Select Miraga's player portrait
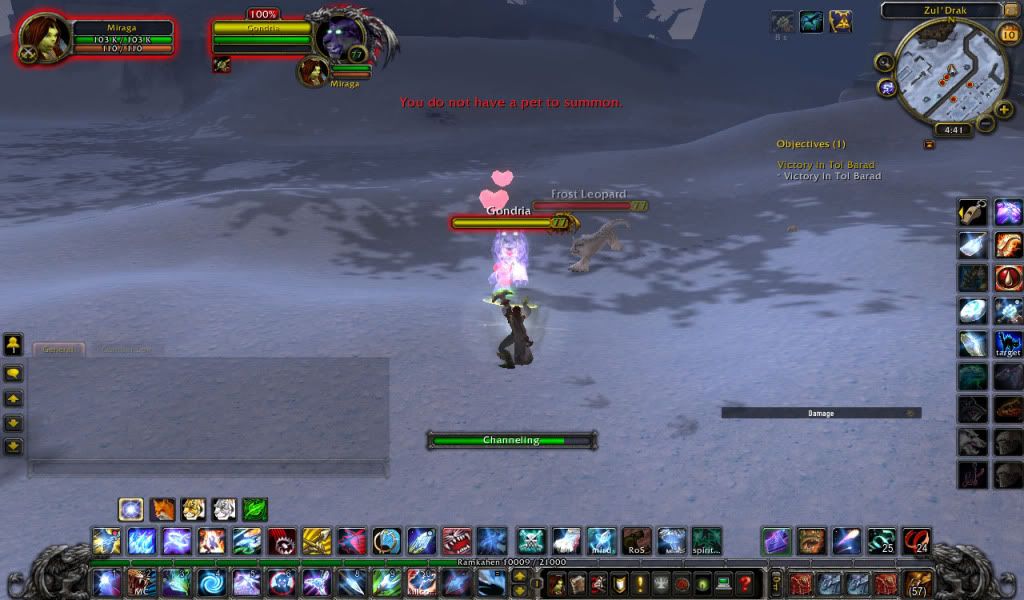 point(46,37)
